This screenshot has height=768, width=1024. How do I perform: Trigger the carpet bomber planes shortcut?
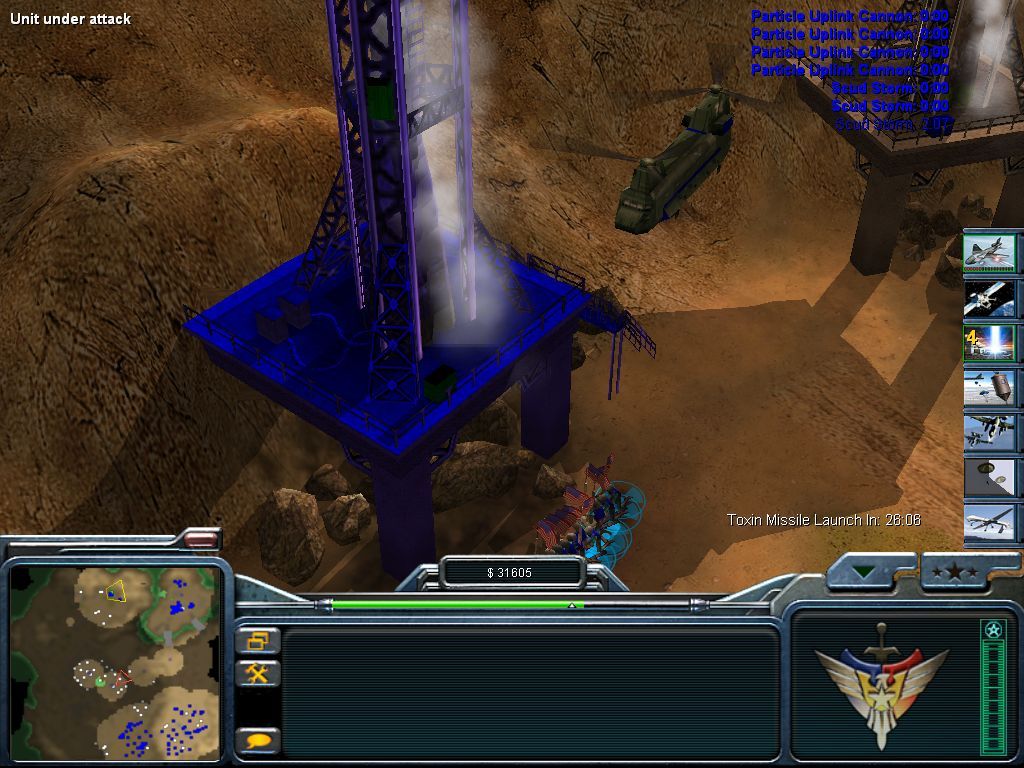tap(990, 432)
